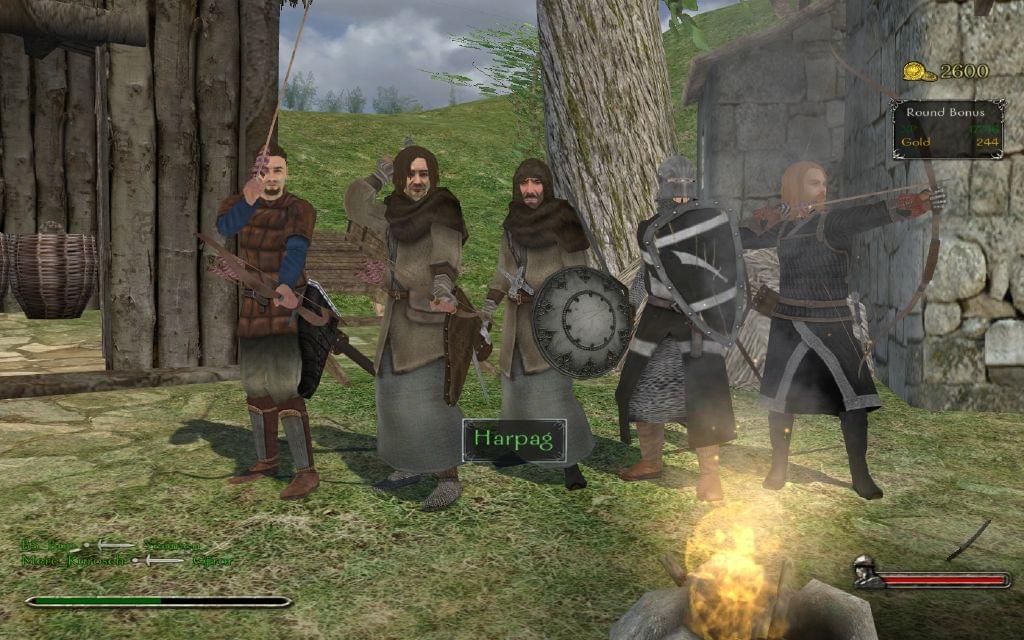
Task: Click the Harpag player name tag
Action: pyautogui.click(x=514, y=440)
